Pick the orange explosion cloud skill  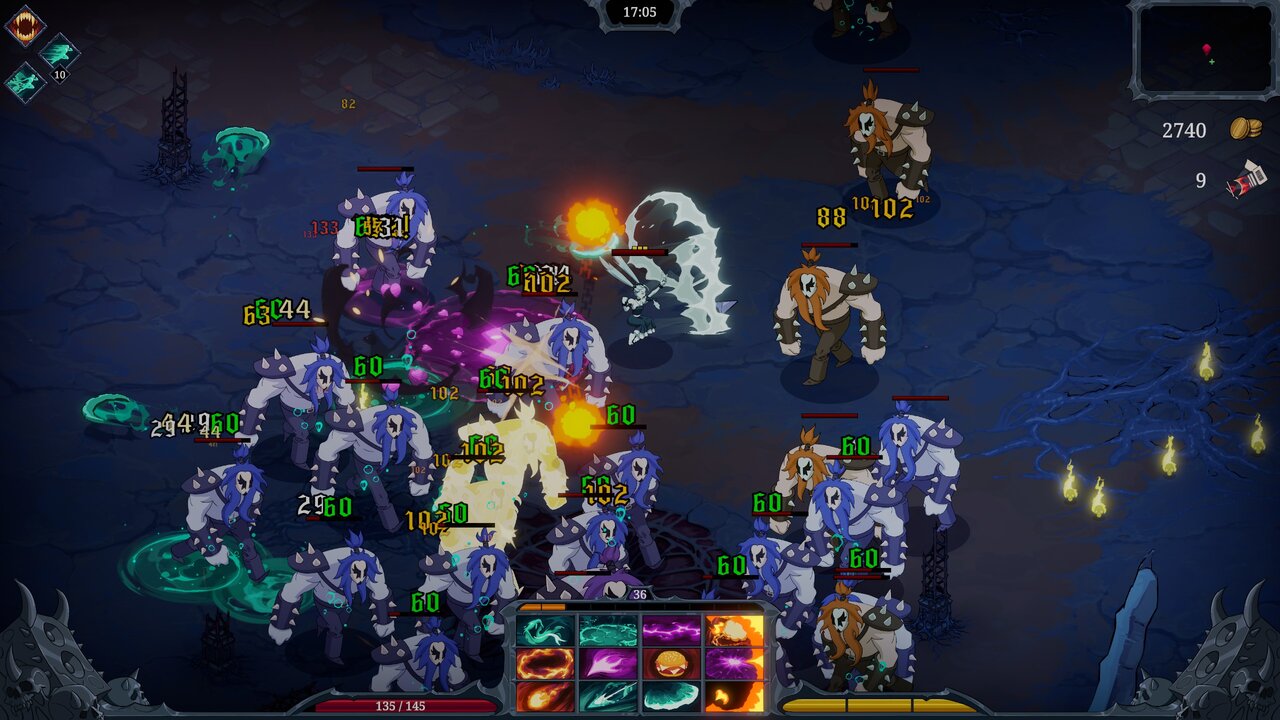tap(734, 631)
